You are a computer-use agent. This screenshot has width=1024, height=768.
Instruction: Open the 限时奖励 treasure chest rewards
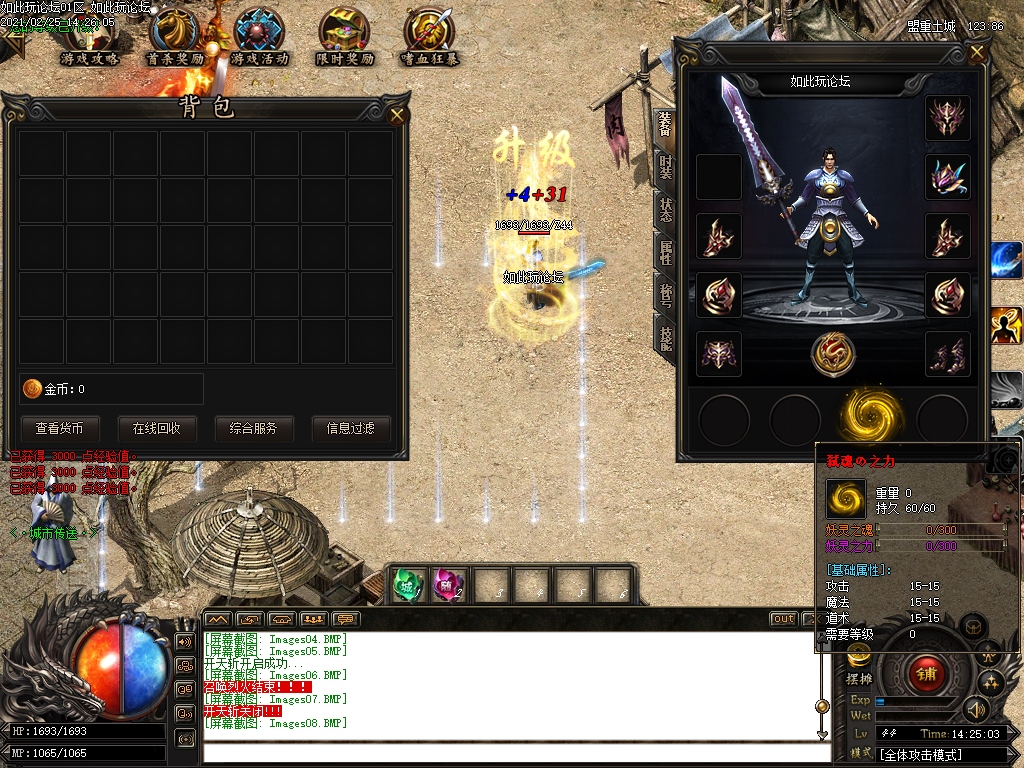[x=344, y=36]
